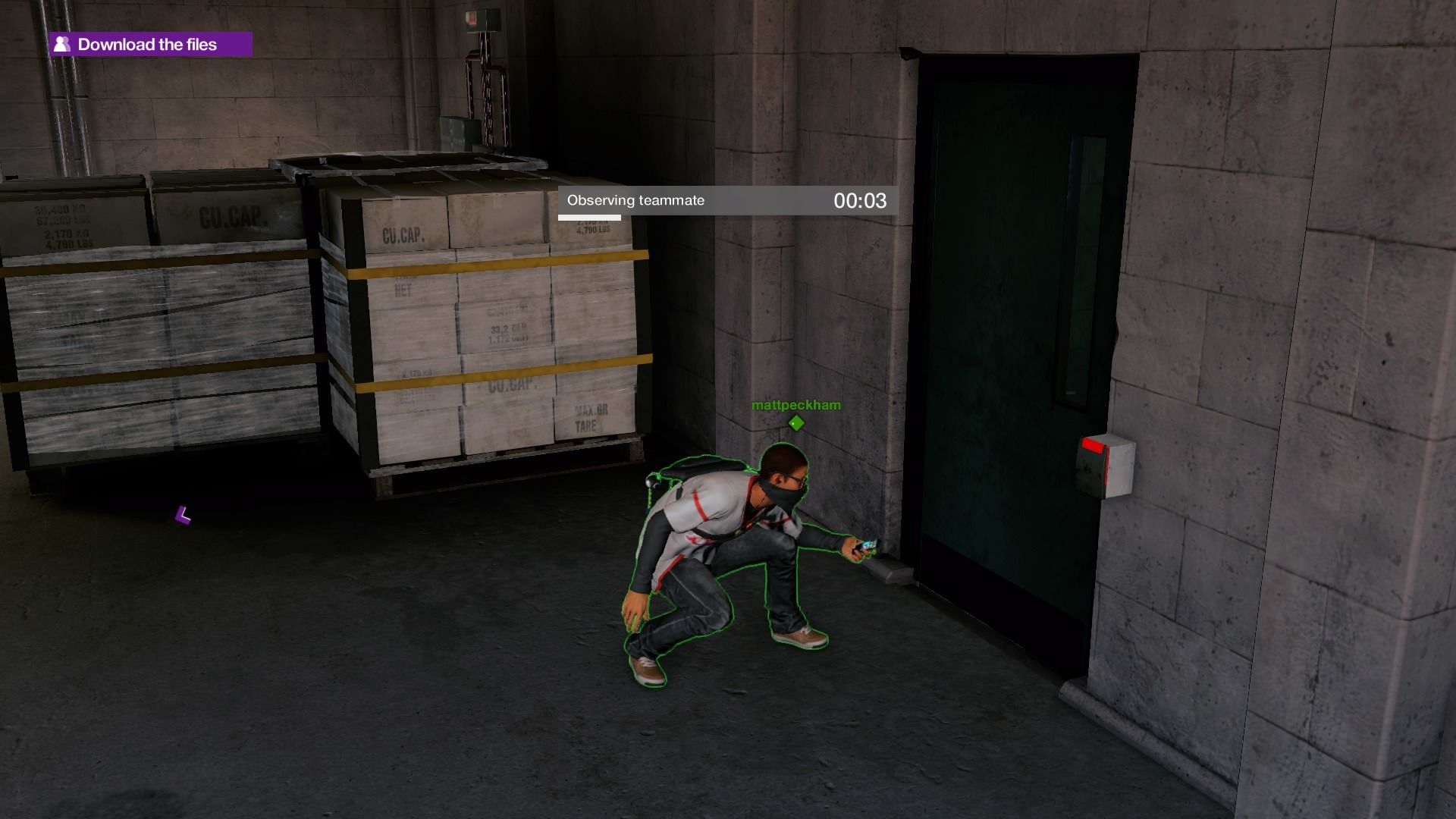Click the mattpeckham teammate name marker

click(795, 406)
